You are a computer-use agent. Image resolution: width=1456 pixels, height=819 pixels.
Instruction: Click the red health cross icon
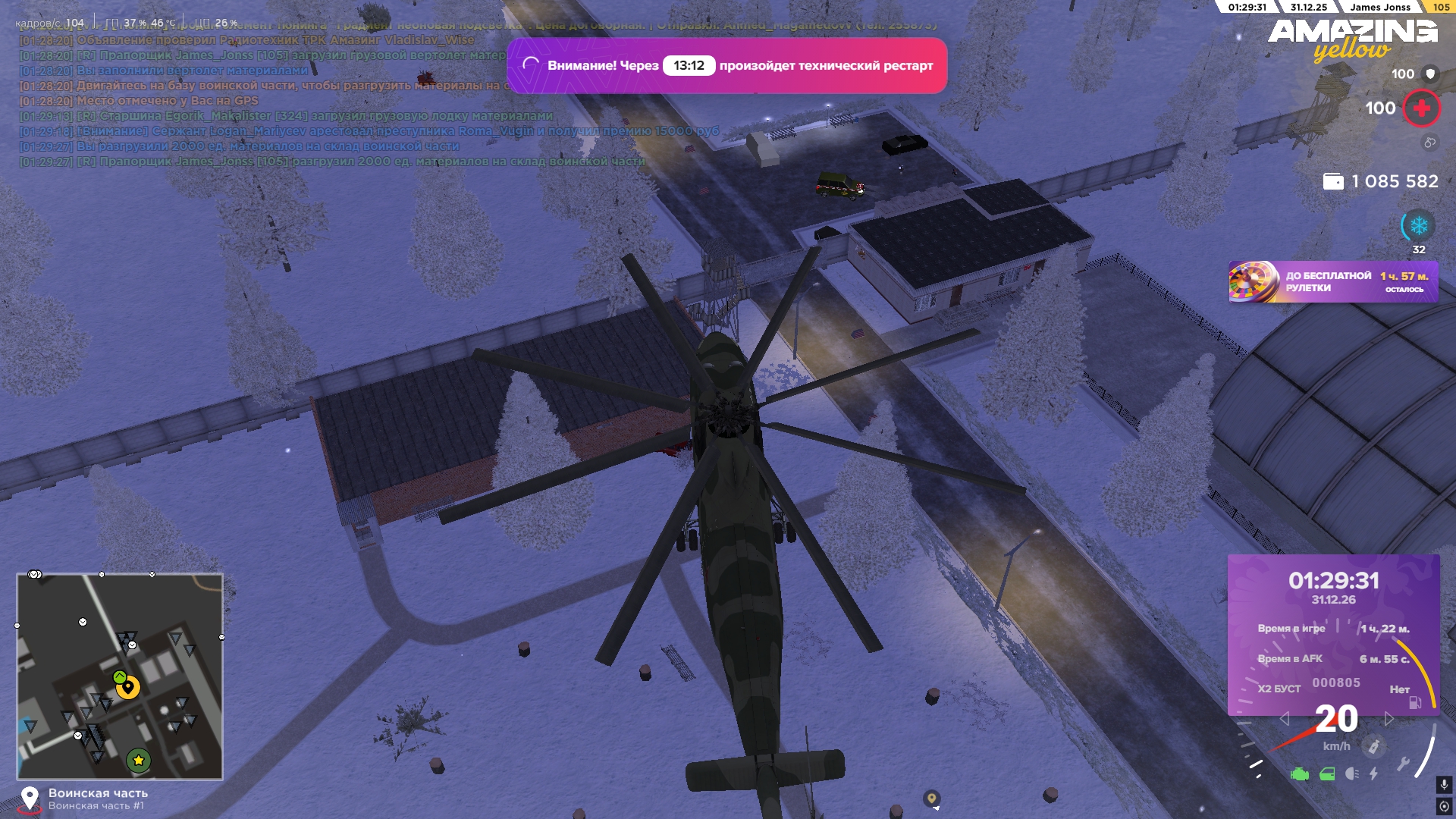coord(1421,108)
